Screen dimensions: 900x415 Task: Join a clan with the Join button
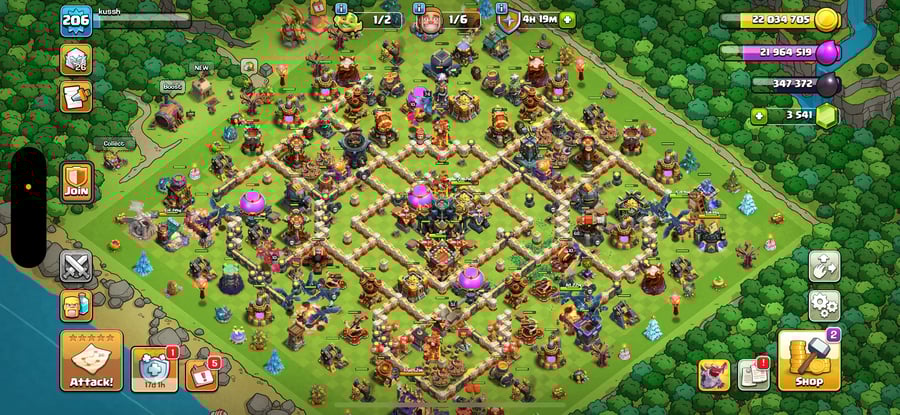77,181
